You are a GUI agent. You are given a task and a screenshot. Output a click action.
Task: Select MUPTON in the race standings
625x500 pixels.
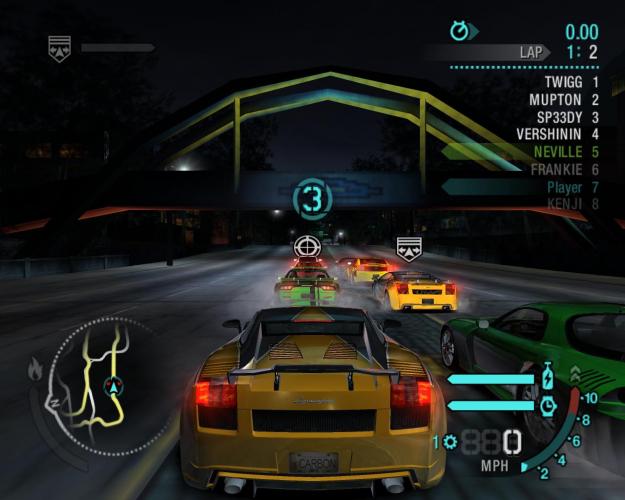(561, 99)
